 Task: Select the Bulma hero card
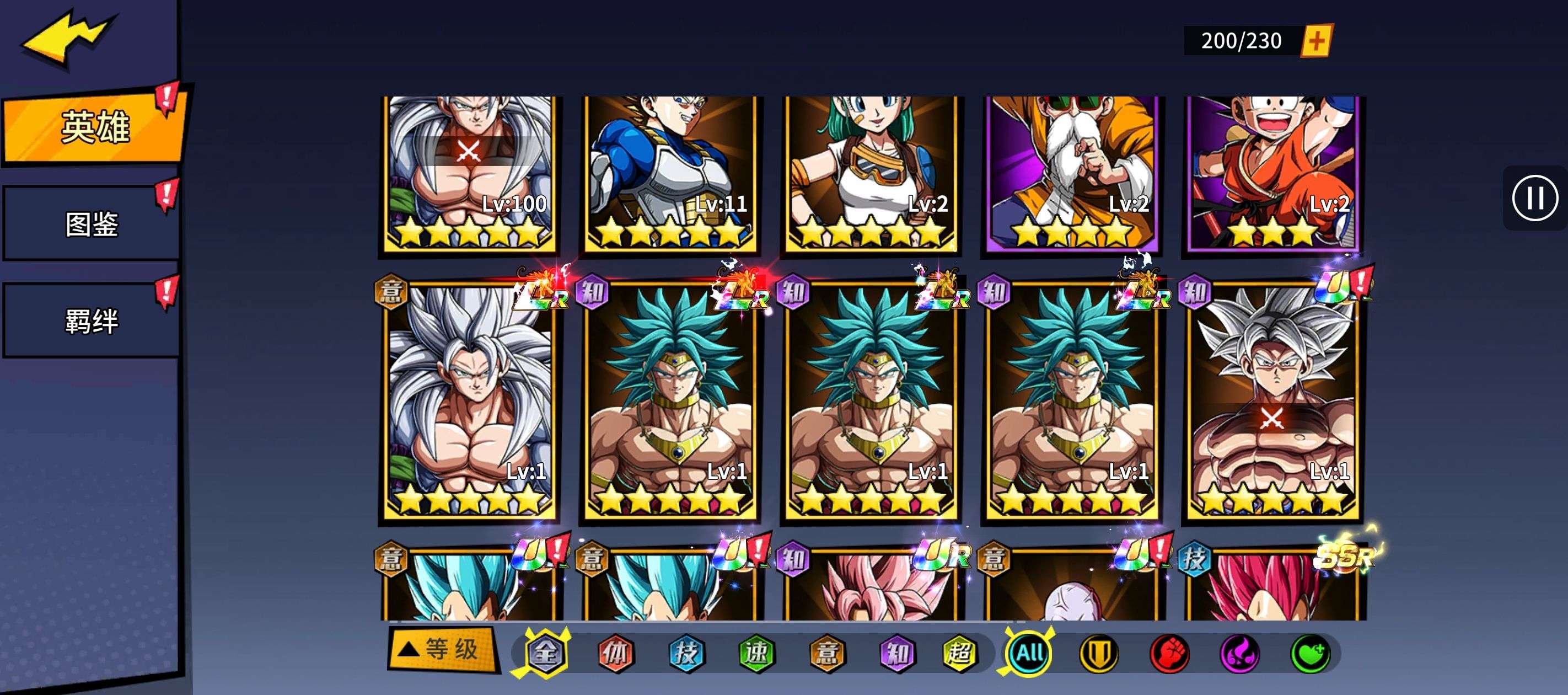[871, 174]
